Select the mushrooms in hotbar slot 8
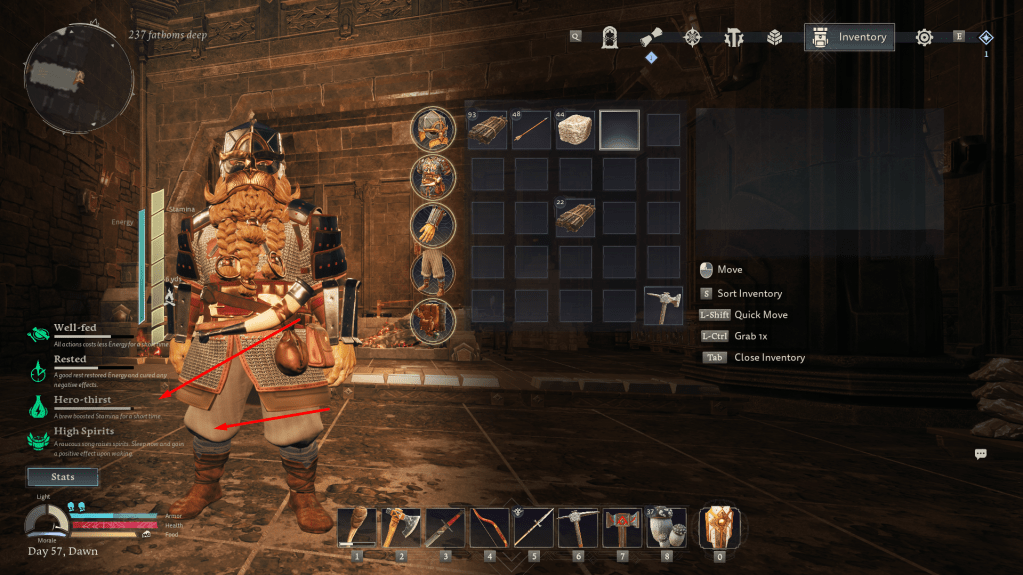This screenshot has width=1023, height=575. coord(666,528)
